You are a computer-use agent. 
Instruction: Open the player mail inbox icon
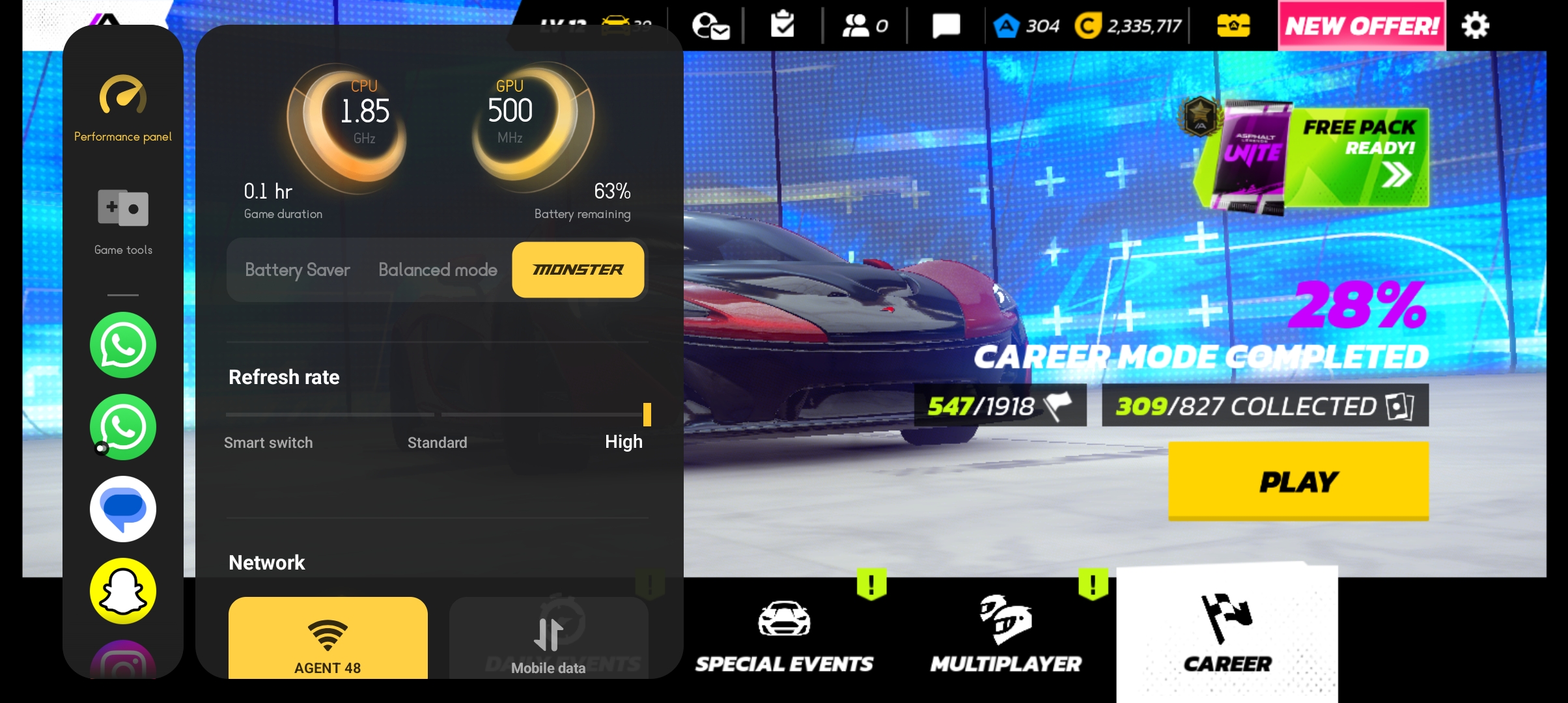point(710,26)
